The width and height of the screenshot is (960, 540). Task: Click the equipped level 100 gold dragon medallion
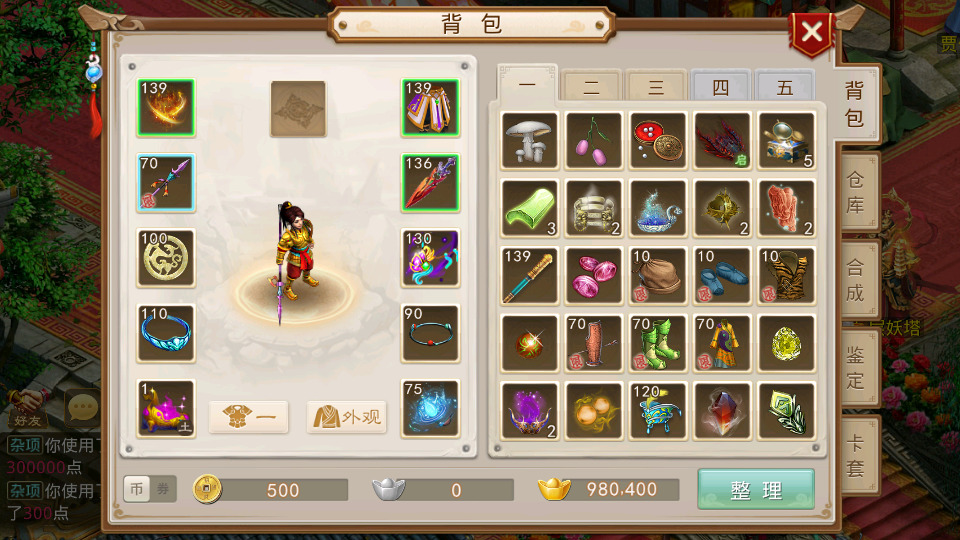(166, 258)
